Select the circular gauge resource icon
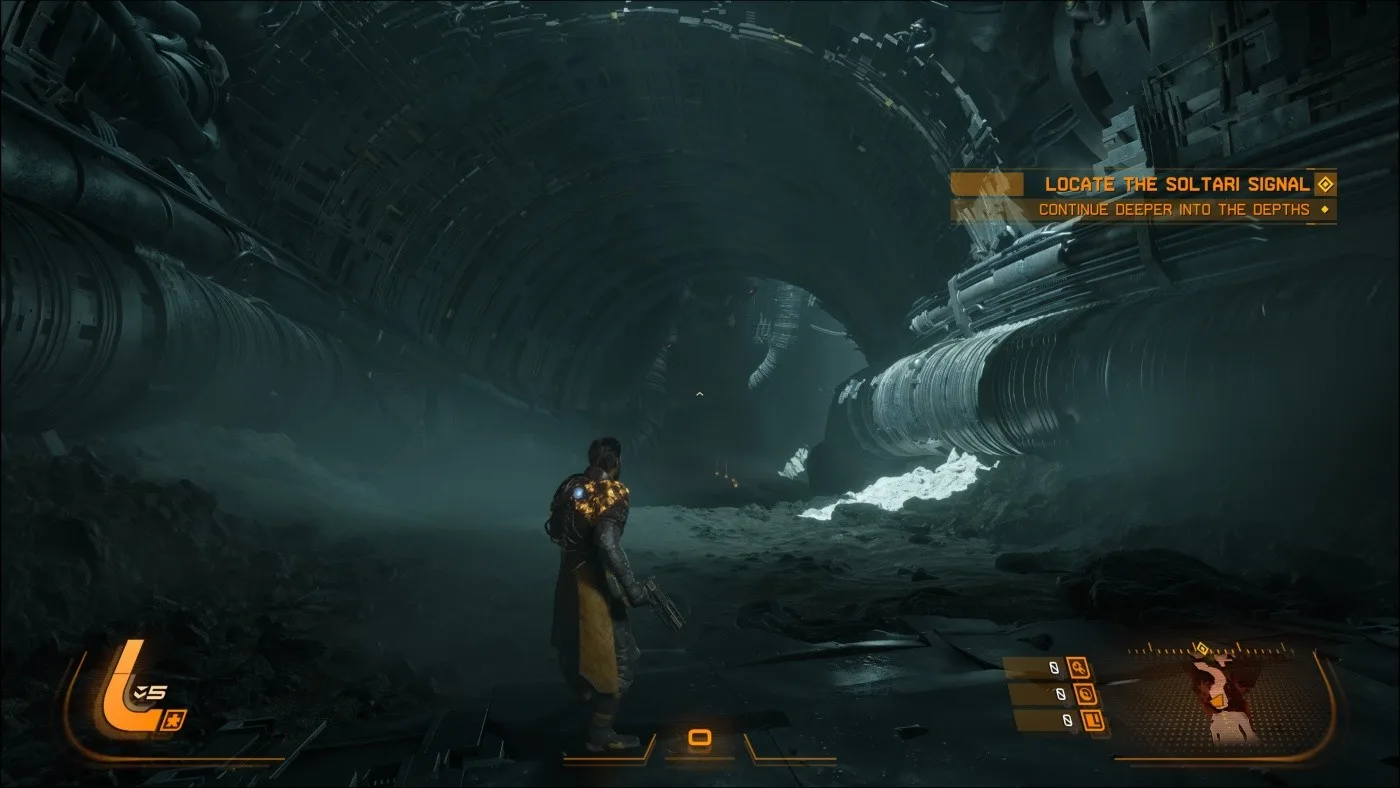 tap(1087, 694)
